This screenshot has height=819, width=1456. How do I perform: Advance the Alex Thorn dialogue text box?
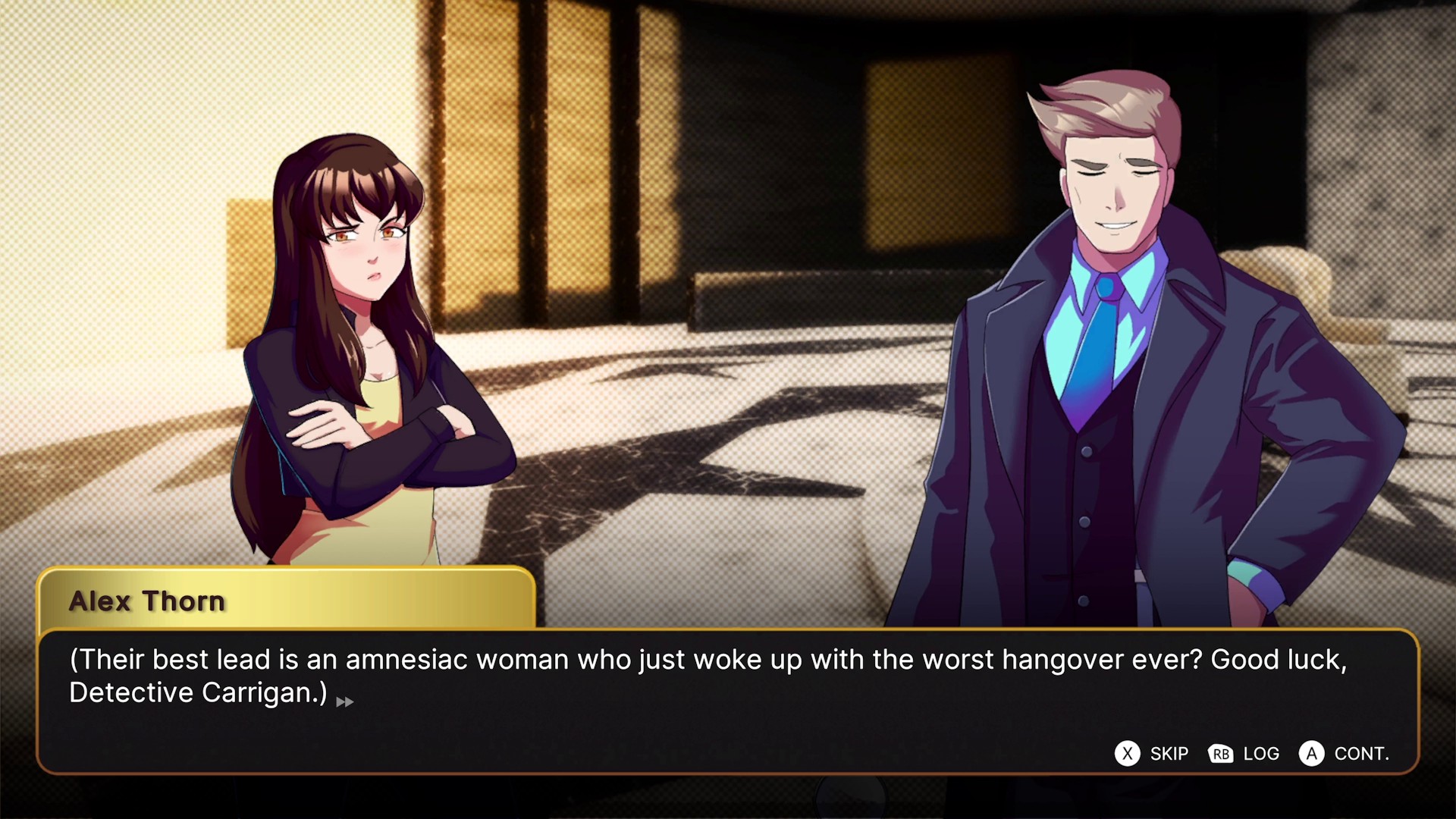coord(1344,753)
